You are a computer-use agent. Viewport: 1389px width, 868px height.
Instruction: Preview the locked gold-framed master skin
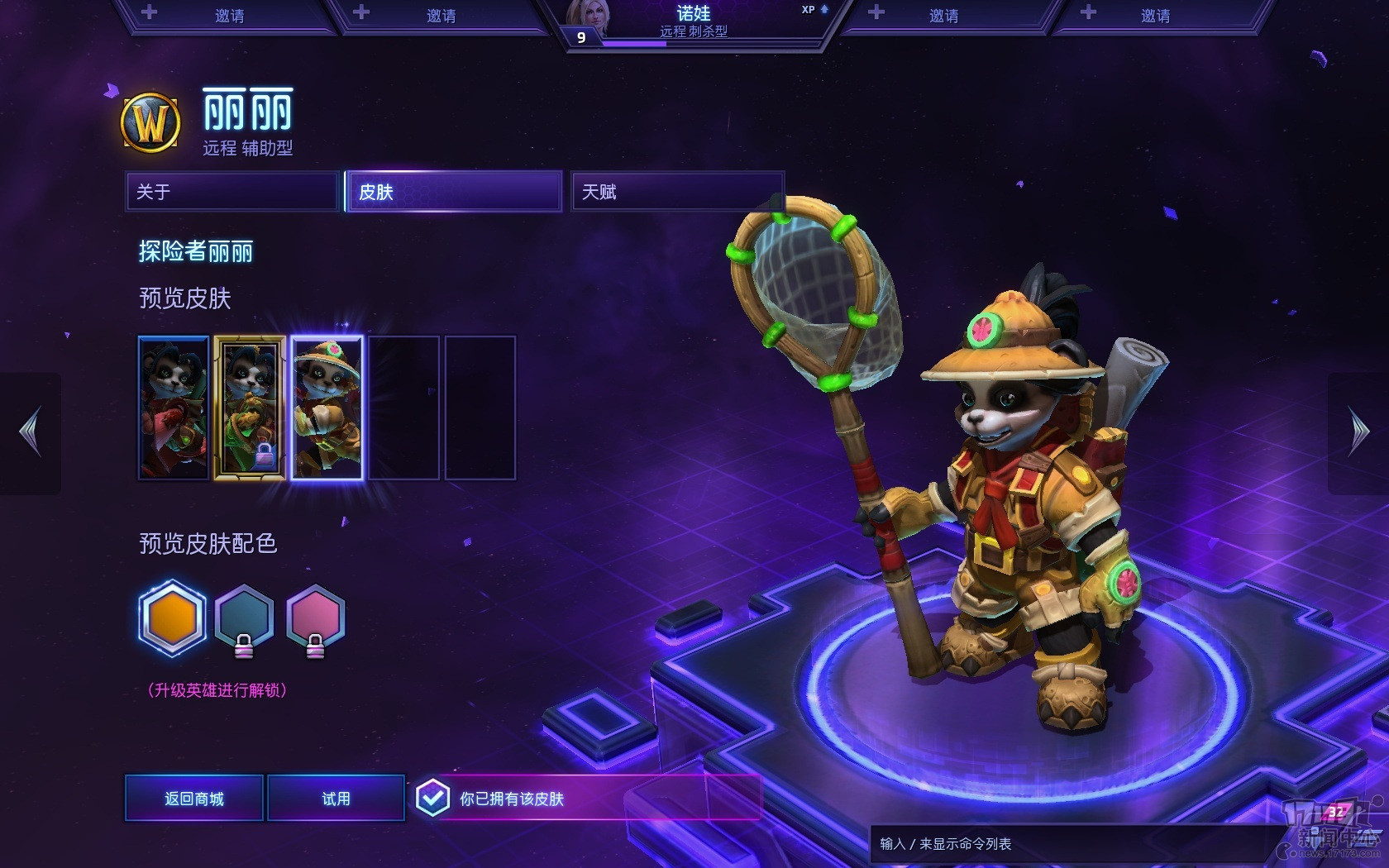pyautogui.click(x=250, y=408)
